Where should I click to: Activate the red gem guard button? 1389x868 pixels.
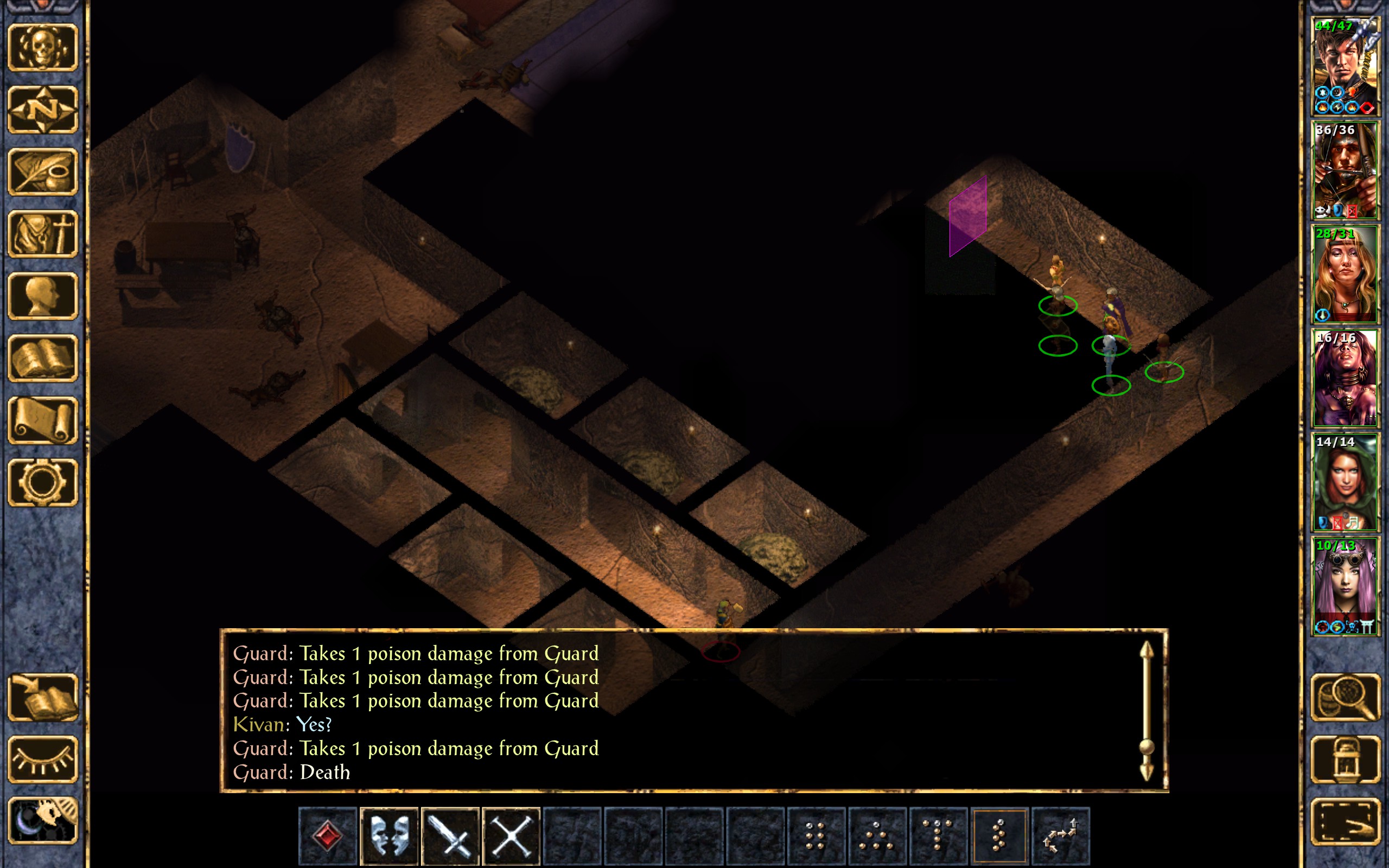coord(328,835)
